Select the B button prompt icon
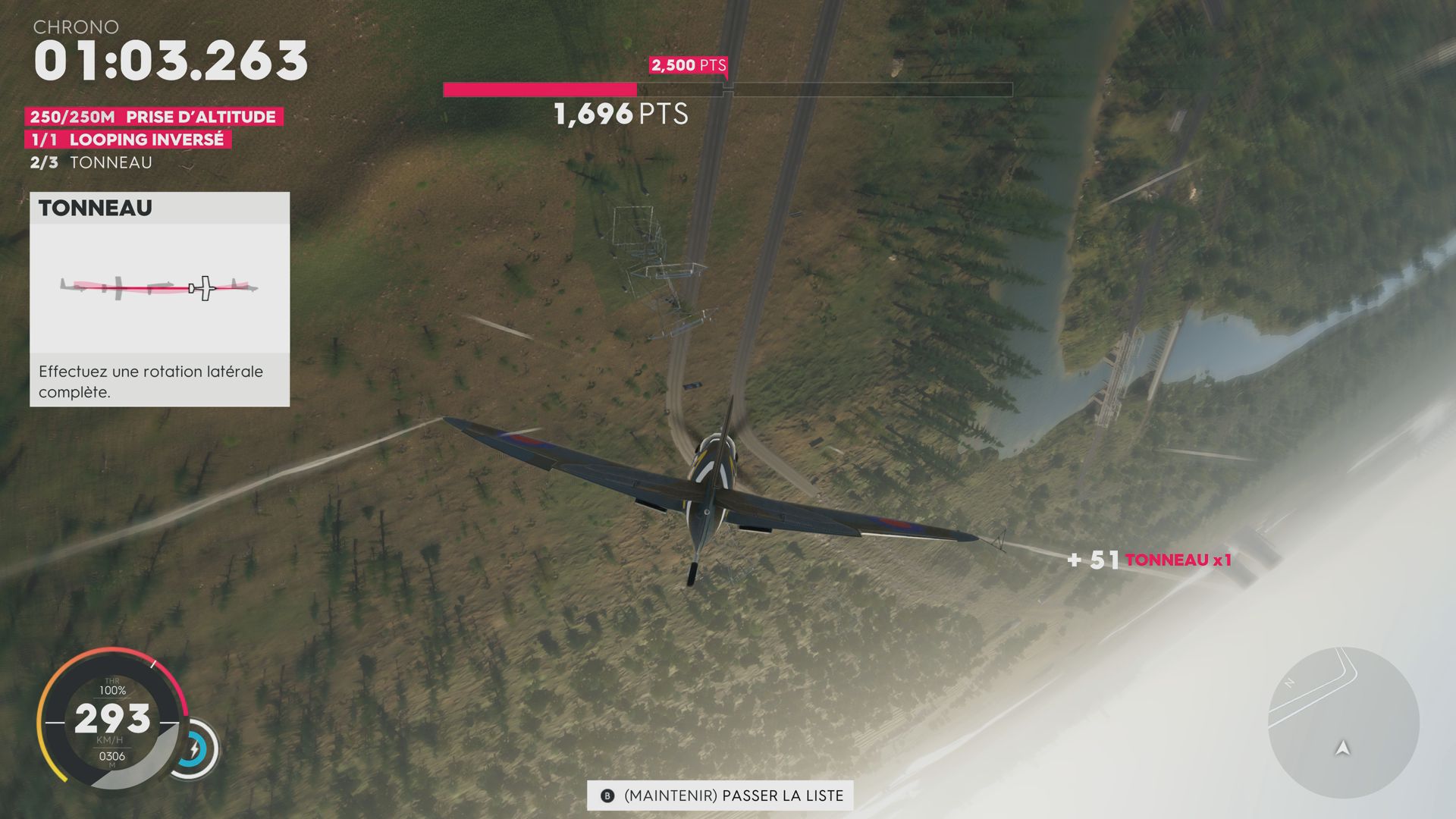 [607, 796]
